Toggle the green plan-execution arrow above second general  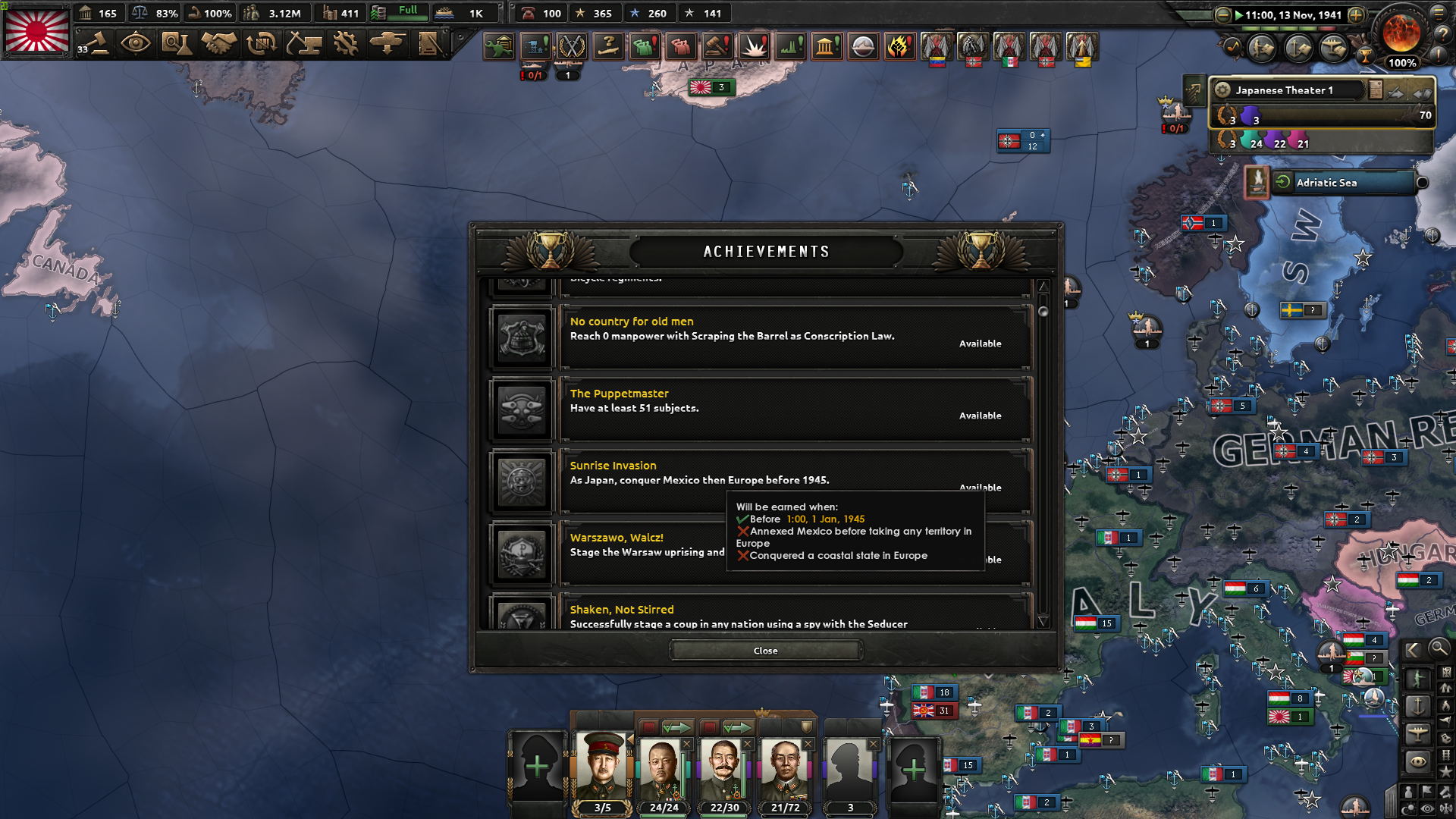(x=679, y=726)
